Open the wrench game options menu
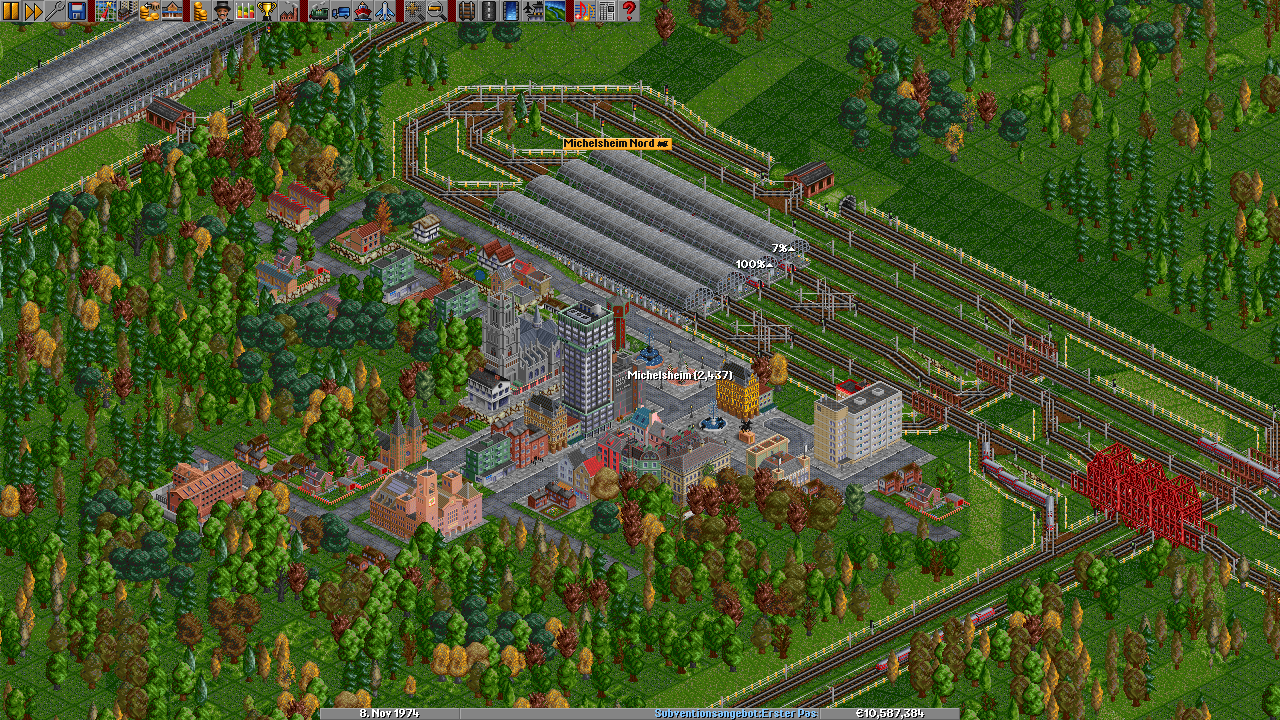Image resolution: width=1280 pixels, height=720 pixels. click(55, 11)
